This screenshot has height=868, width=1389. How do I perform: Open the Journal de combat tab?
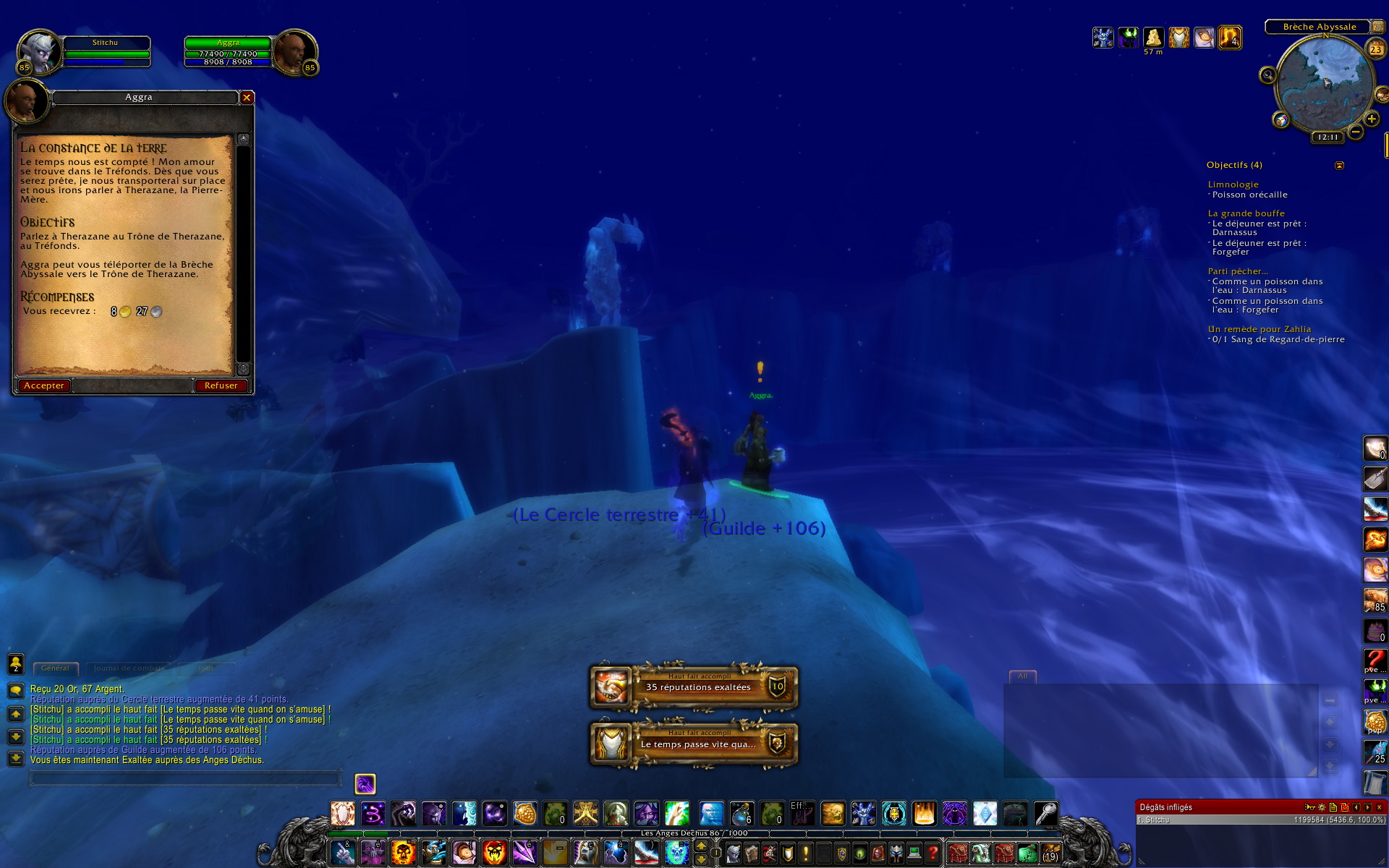127,668
